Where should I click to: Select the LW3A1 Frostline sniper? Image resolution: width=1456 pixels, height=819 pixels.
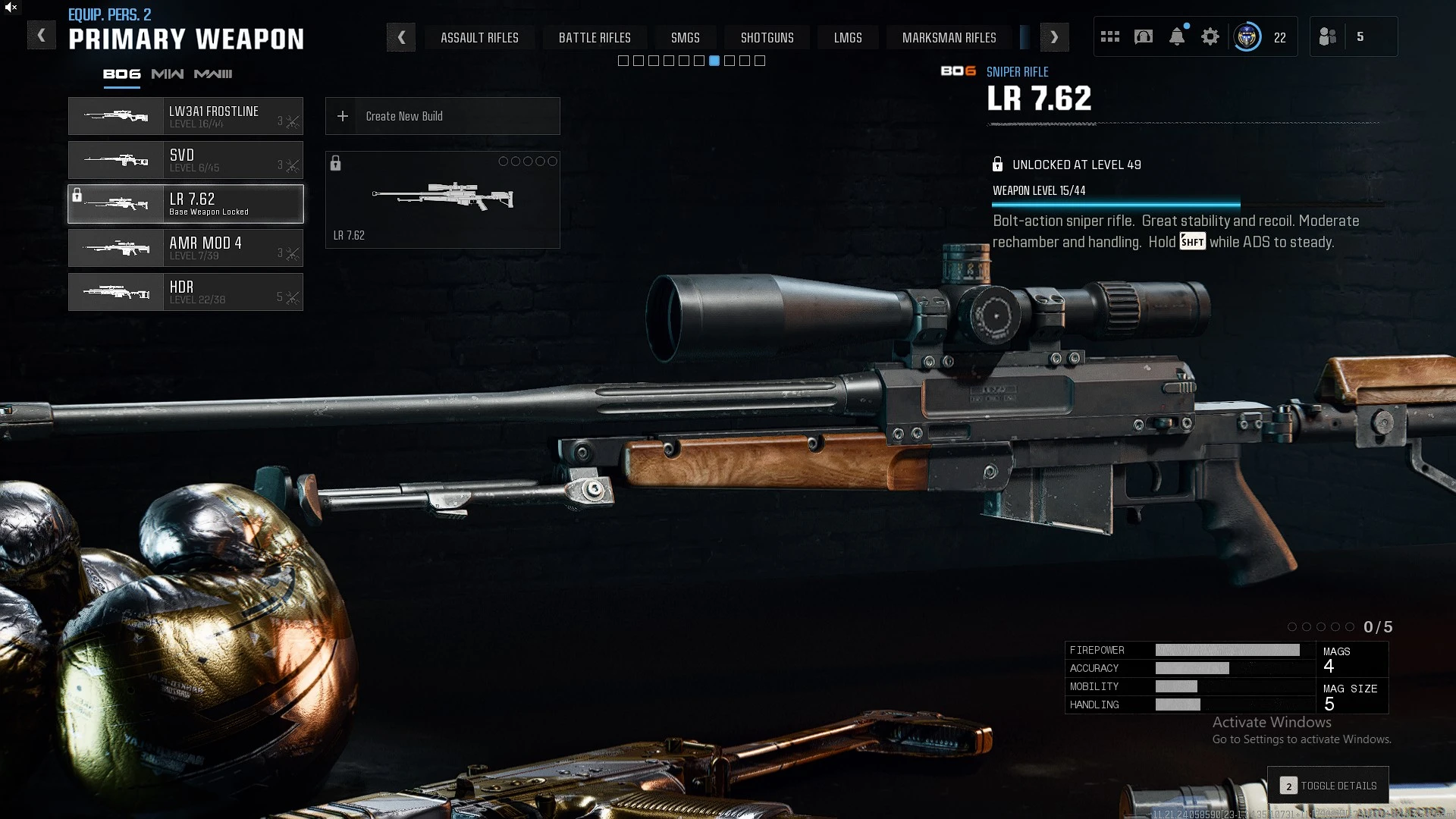point(186,116)
